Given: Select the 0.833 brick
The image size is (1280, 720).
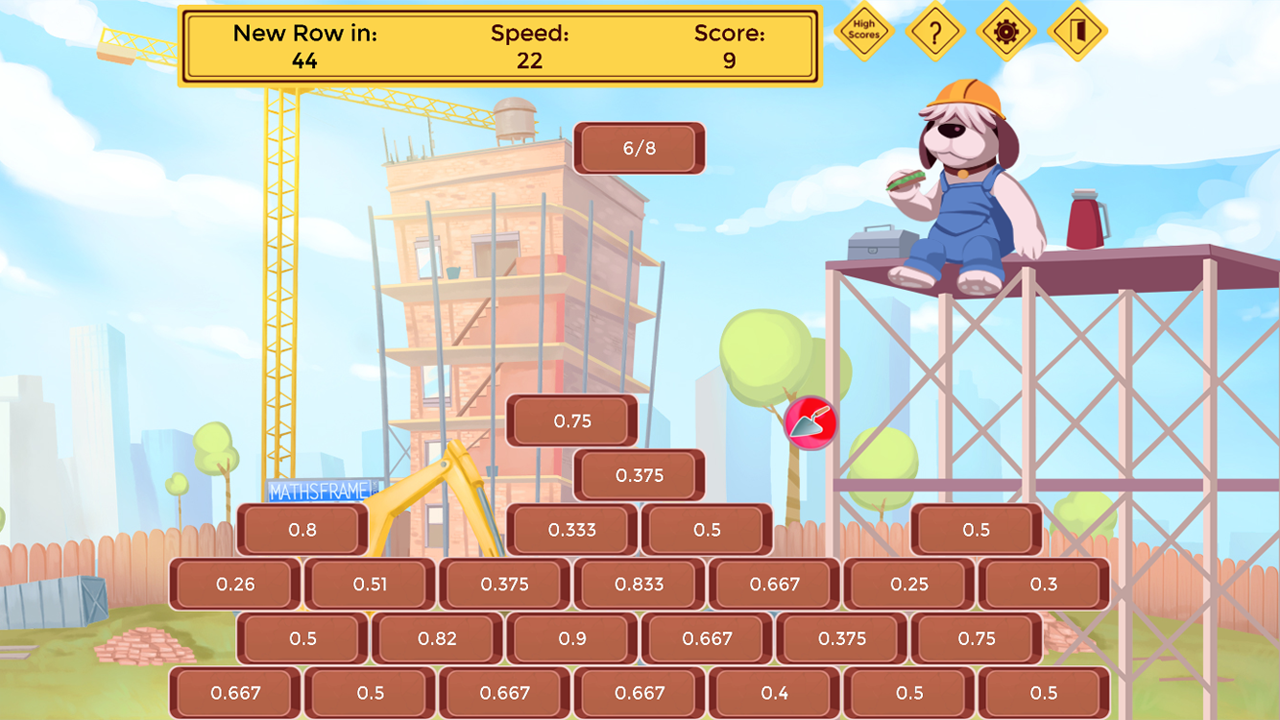Looking at the screenshot, I should coord(639,584).
